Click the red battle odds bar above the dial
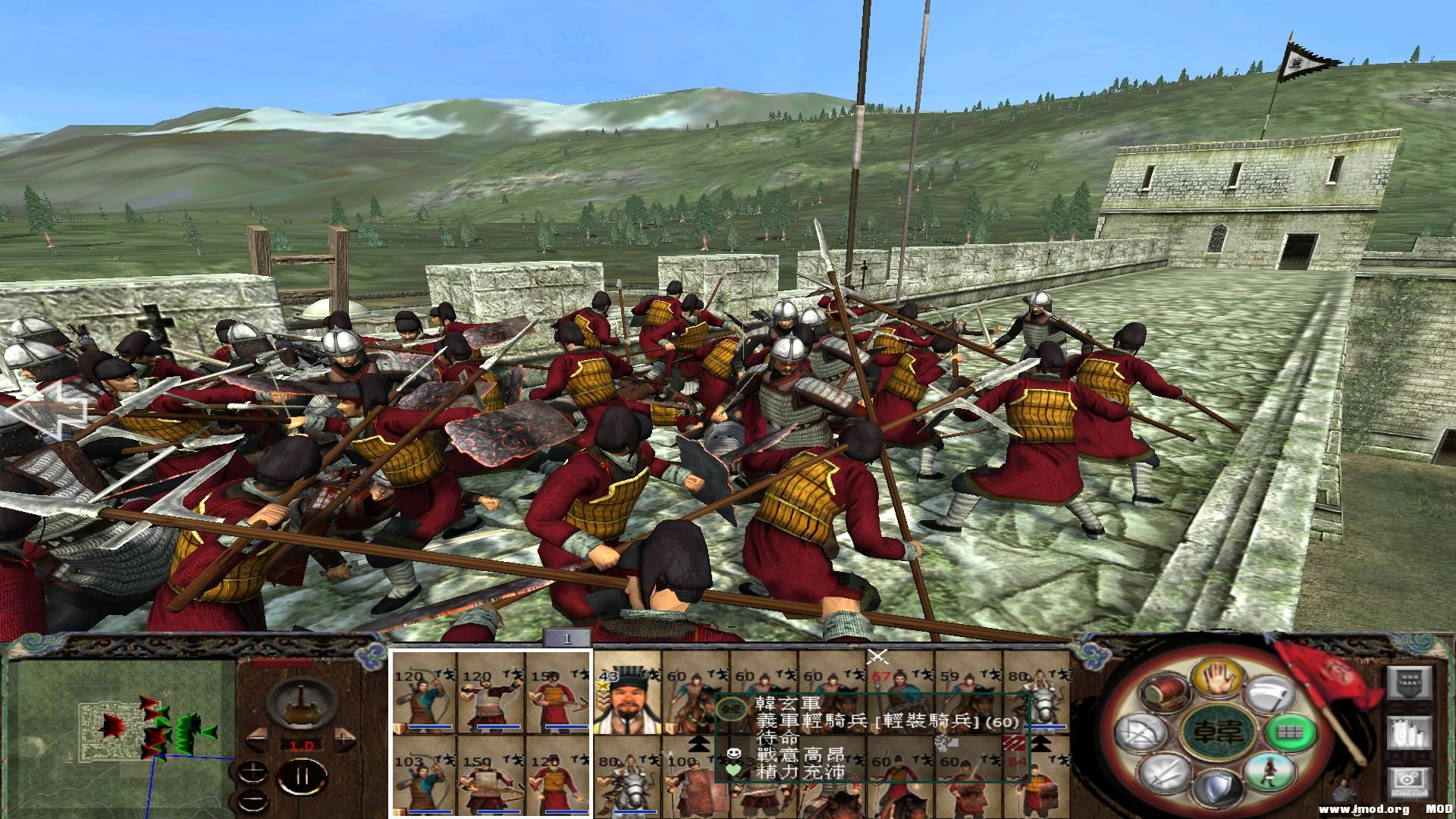This screenshot has width=1456, height=819. (x=281, y=664)
